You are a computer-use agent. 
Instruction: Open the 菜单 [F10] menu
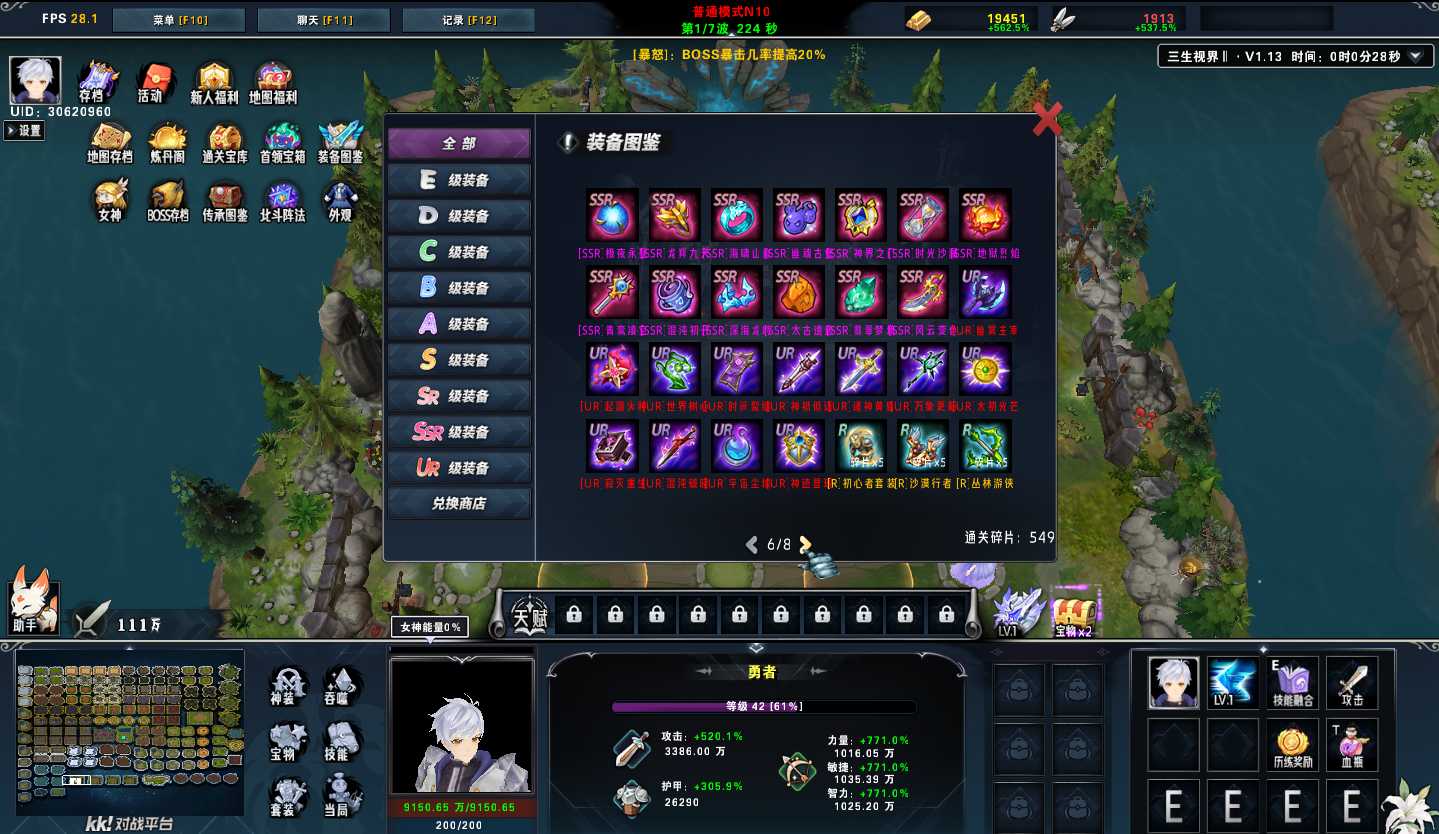pos(179,20)
